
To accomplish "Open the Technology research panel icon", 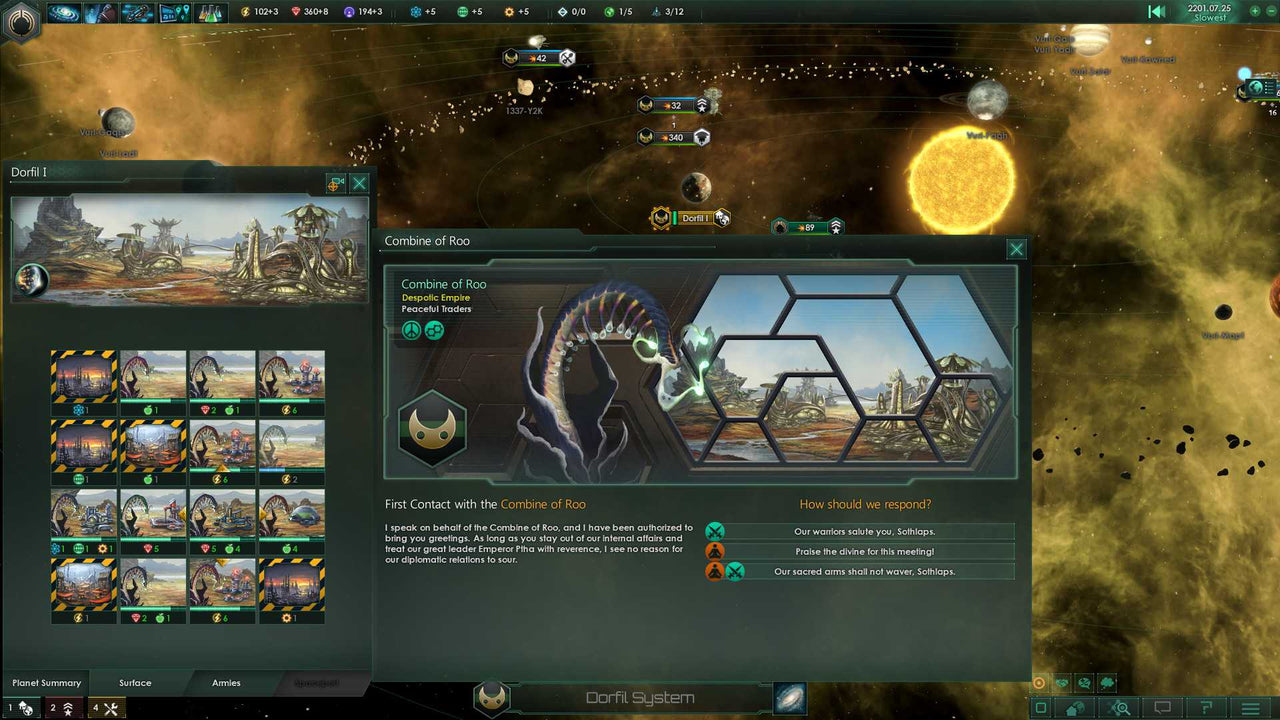I will pyautogui.click(x=212, y=13).
